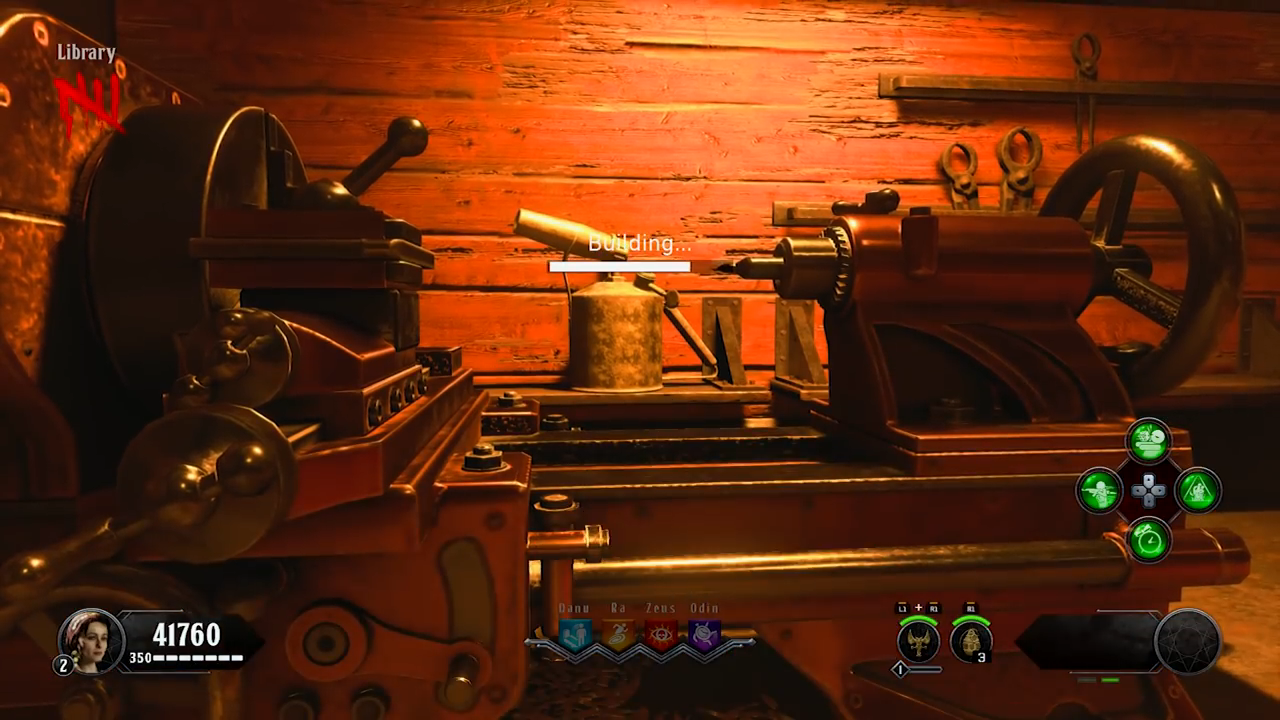This screenshot has width=1280, height=720.
Task: Click the star-shaped special weapon emblem
Action: (x=1188, y=641)
